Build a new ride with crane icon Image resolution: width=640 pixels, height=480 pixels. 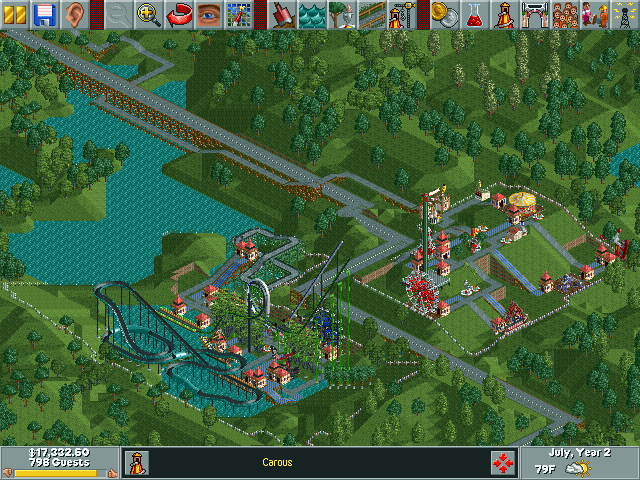pos(402,14)
